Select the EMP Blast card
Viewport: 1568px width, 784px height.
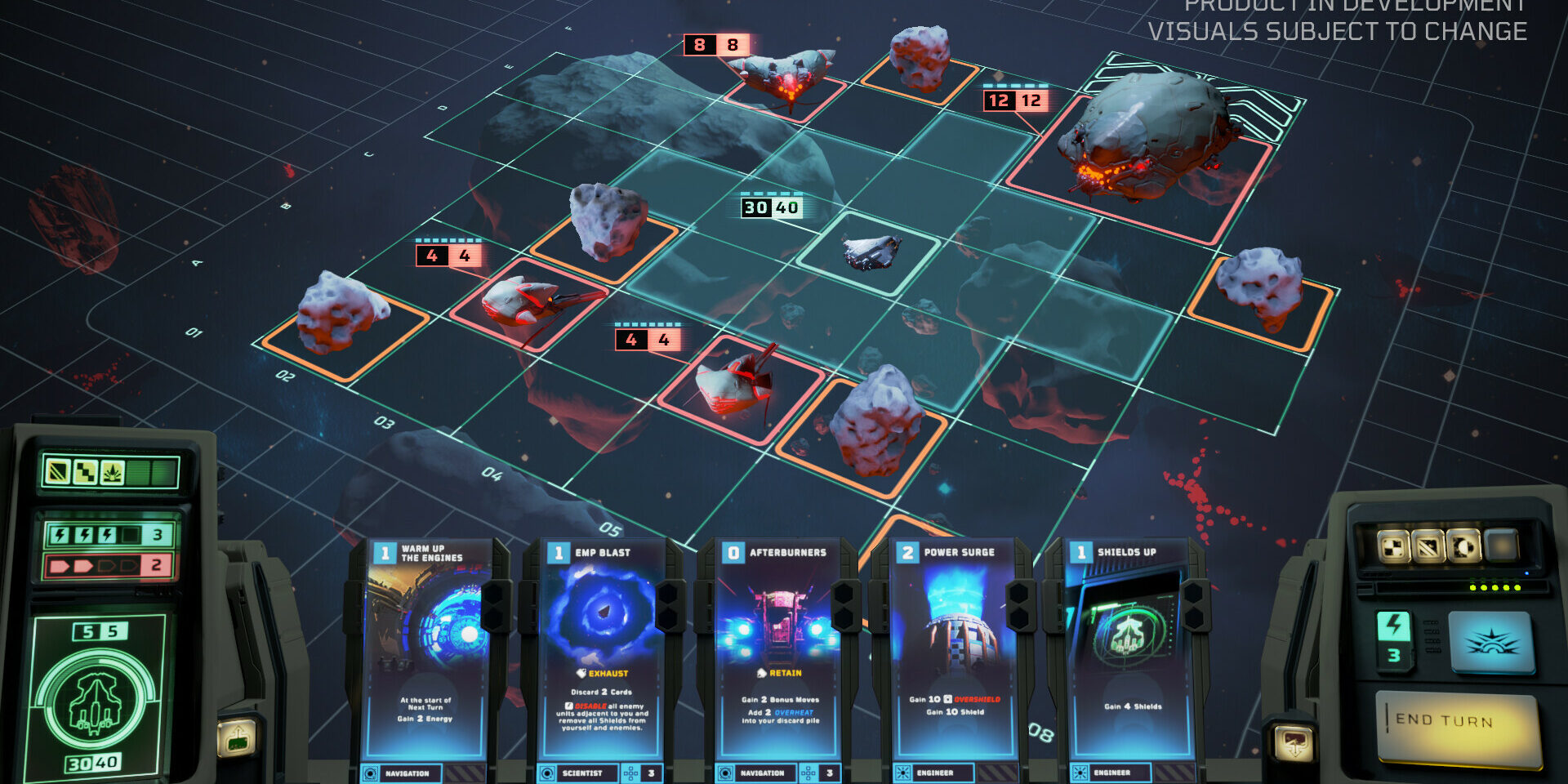(x=603, y=653)
